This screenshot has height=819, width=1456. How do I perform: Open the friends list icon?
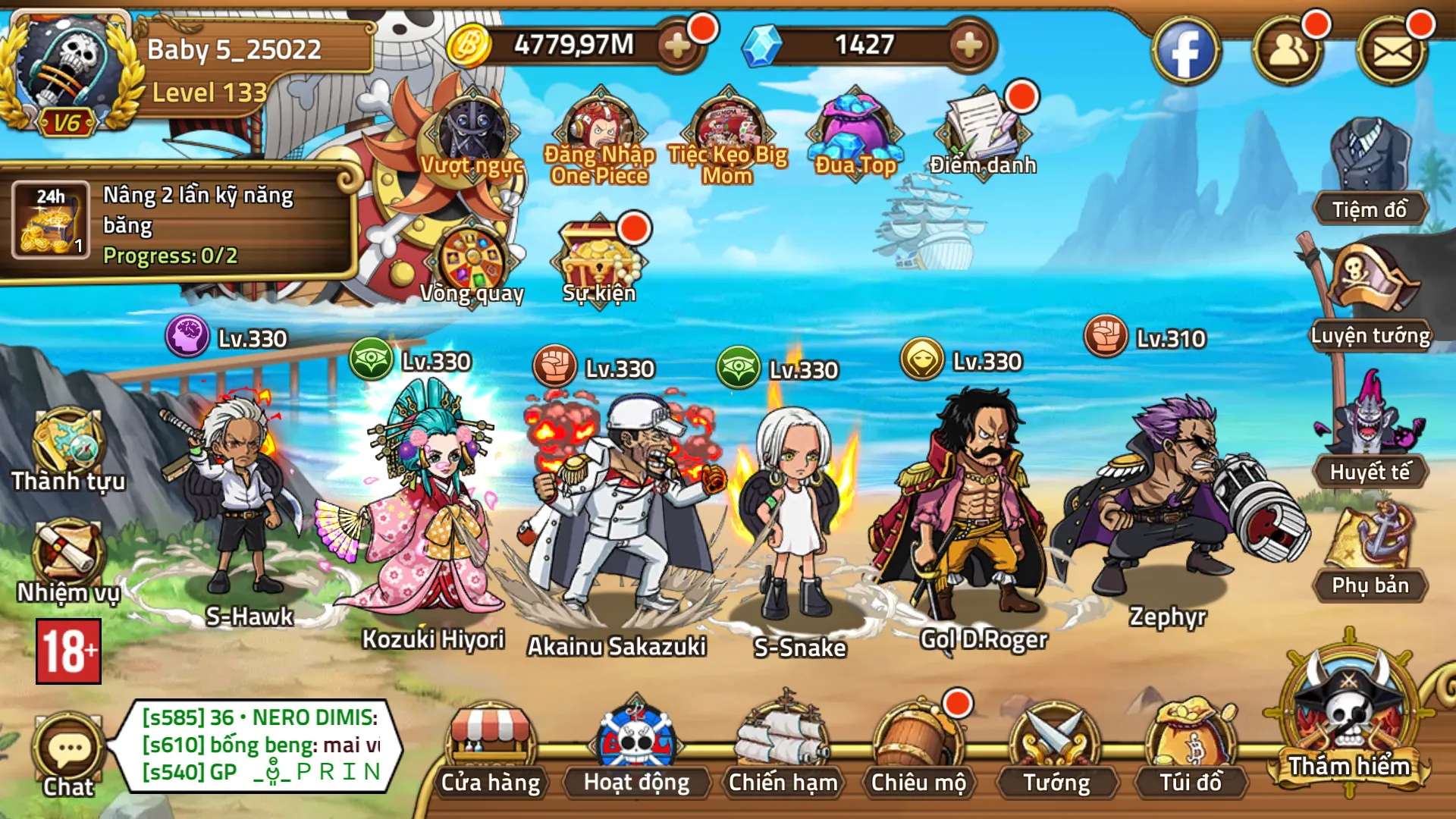click(1288, 52)
